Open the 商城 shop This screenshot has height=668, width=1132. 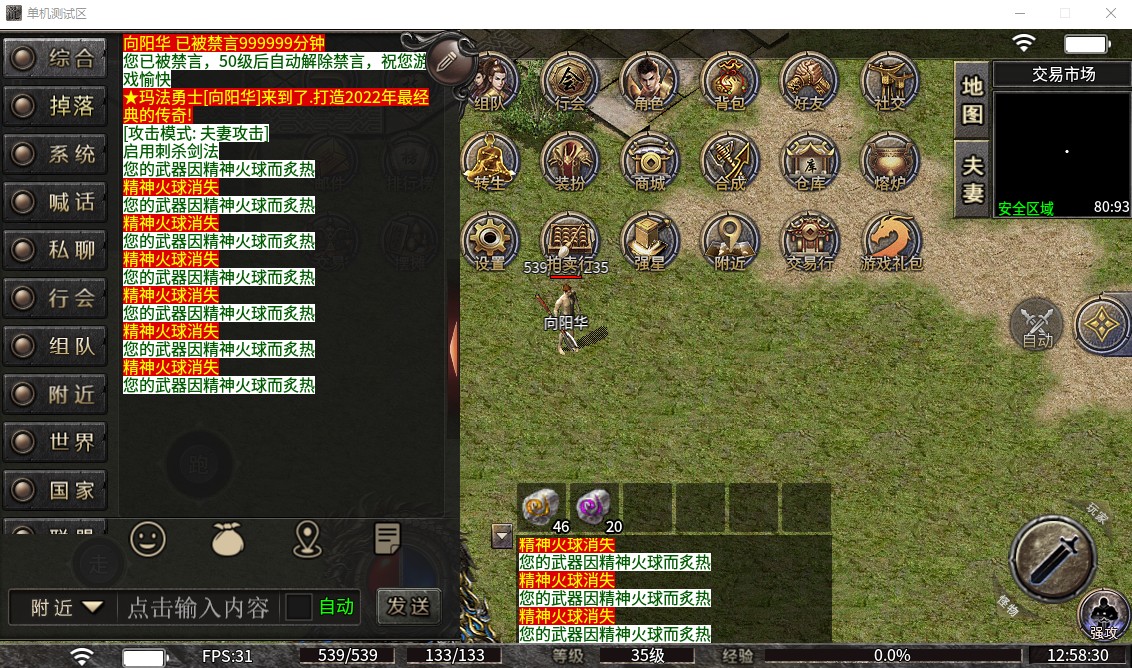click(650, 160)
